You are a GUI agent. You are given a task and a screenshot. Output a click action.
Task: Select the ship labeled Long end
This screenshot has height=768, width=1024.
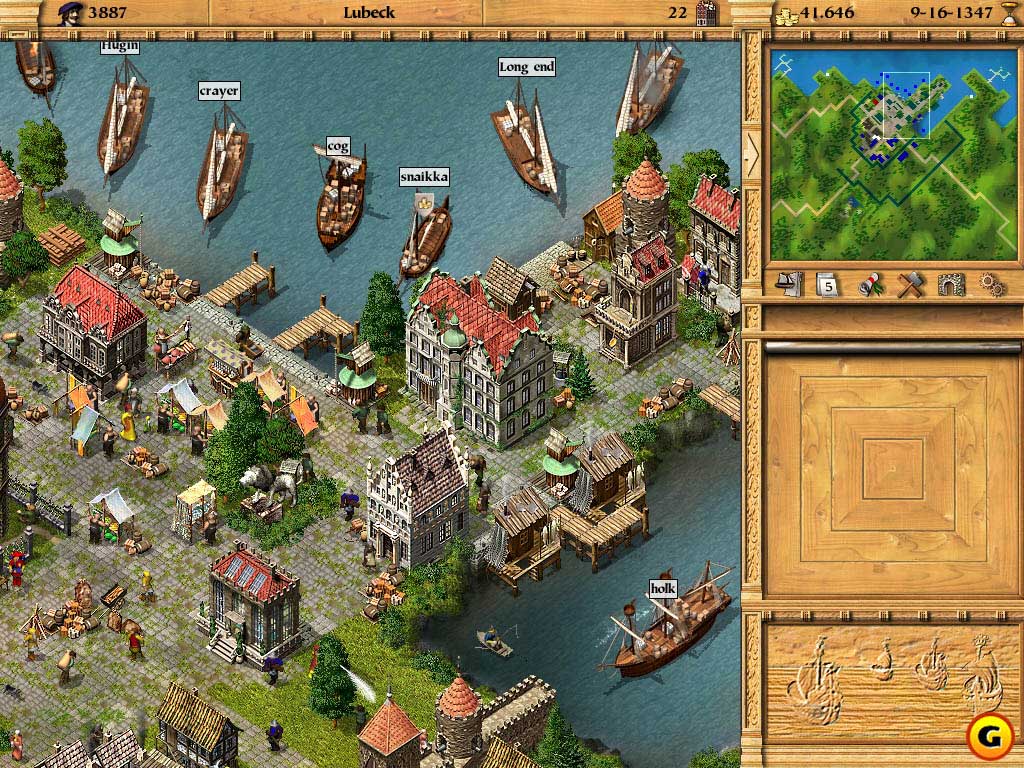click(525, 140)
